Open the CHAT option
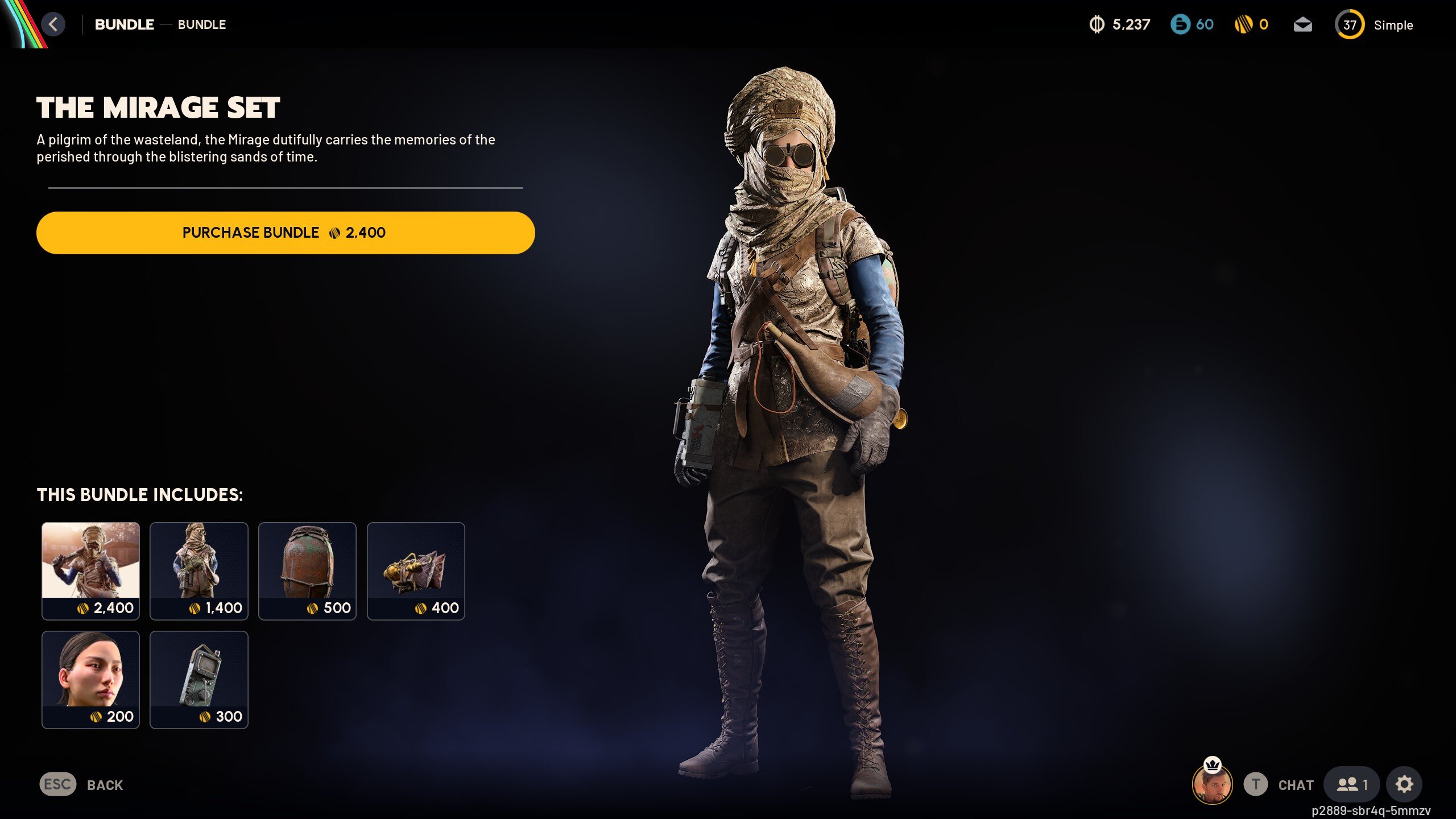 tap(1296, 785)
